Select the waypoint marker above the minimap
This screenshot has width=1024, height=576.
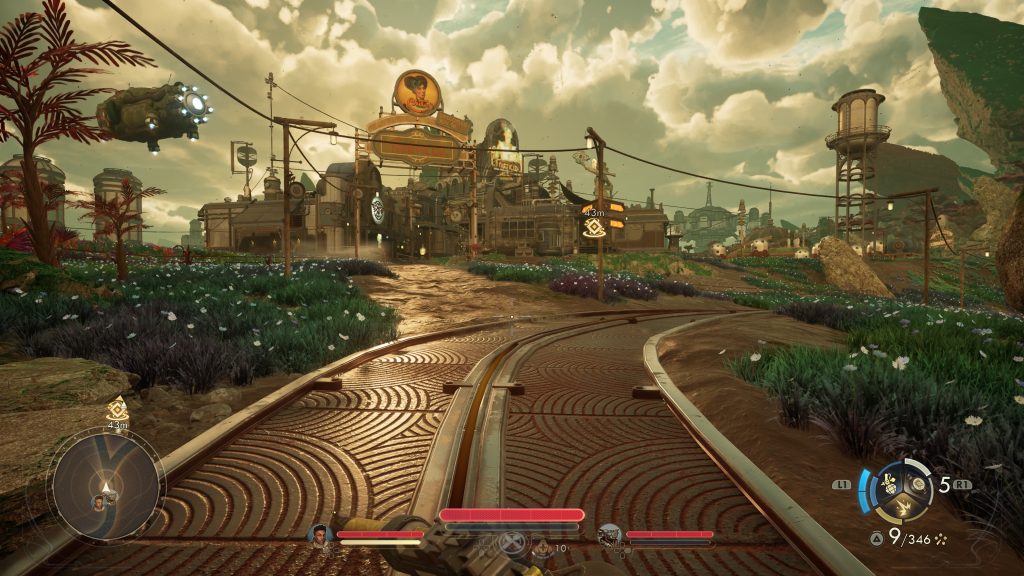click(117, 408)
